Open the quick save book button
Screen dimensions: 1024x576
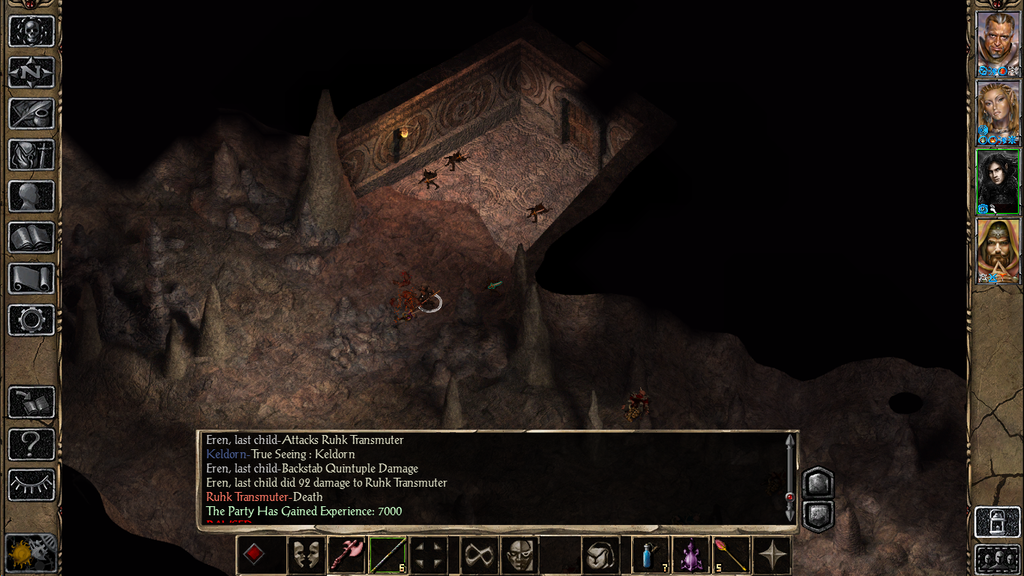pyautogui.click(x=31, y=402)
